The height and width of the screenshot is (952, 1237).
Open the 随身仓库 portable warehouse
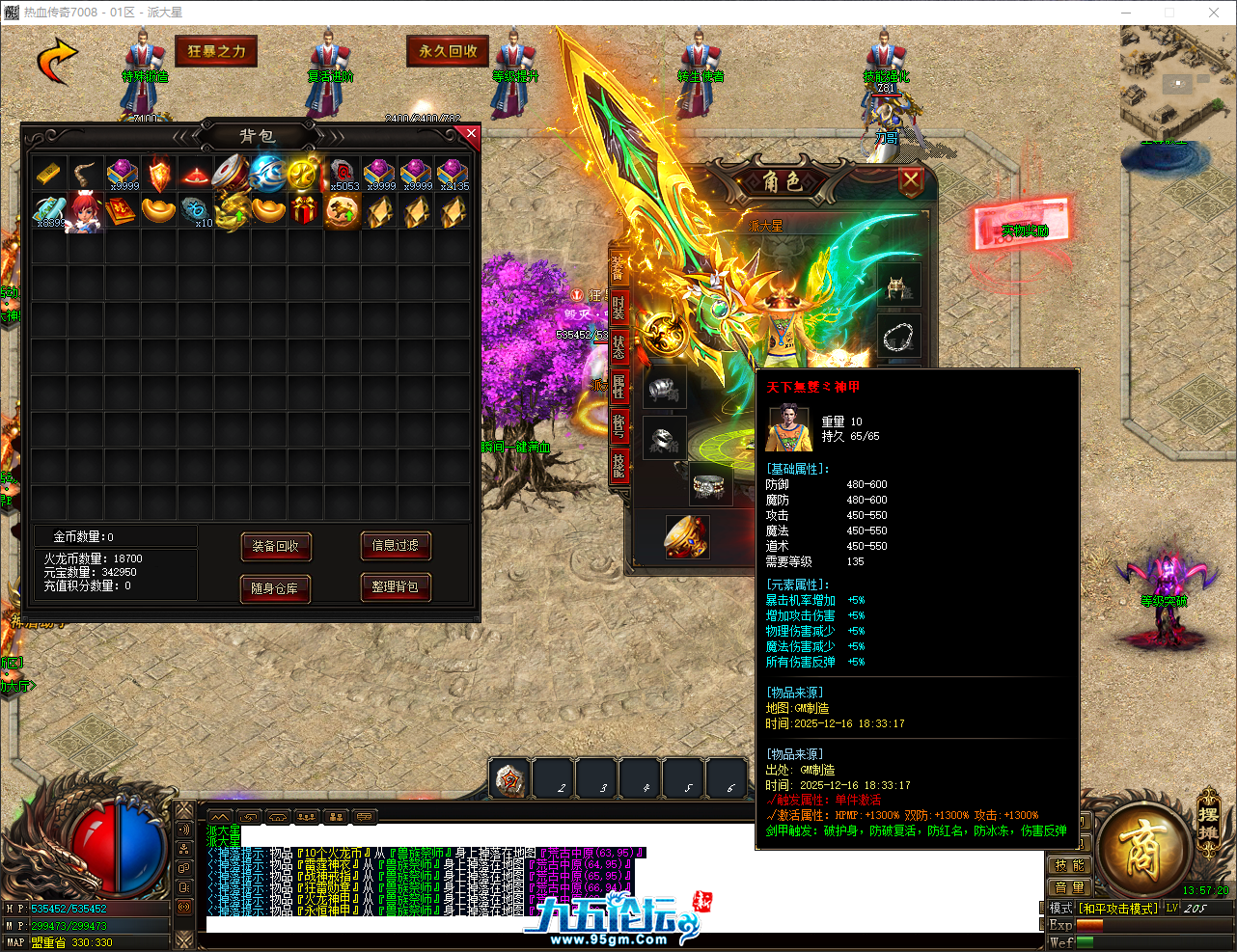(x=275, y=587)
